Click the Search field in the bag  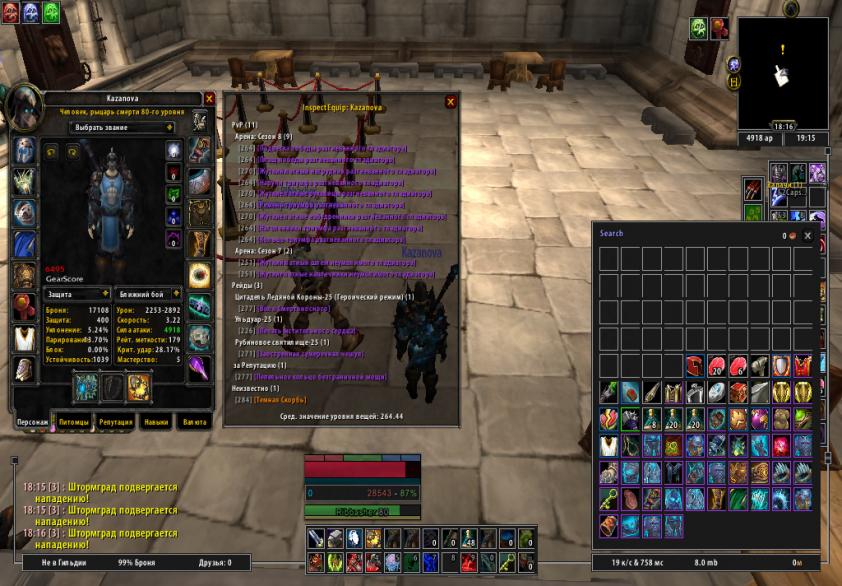680,234
